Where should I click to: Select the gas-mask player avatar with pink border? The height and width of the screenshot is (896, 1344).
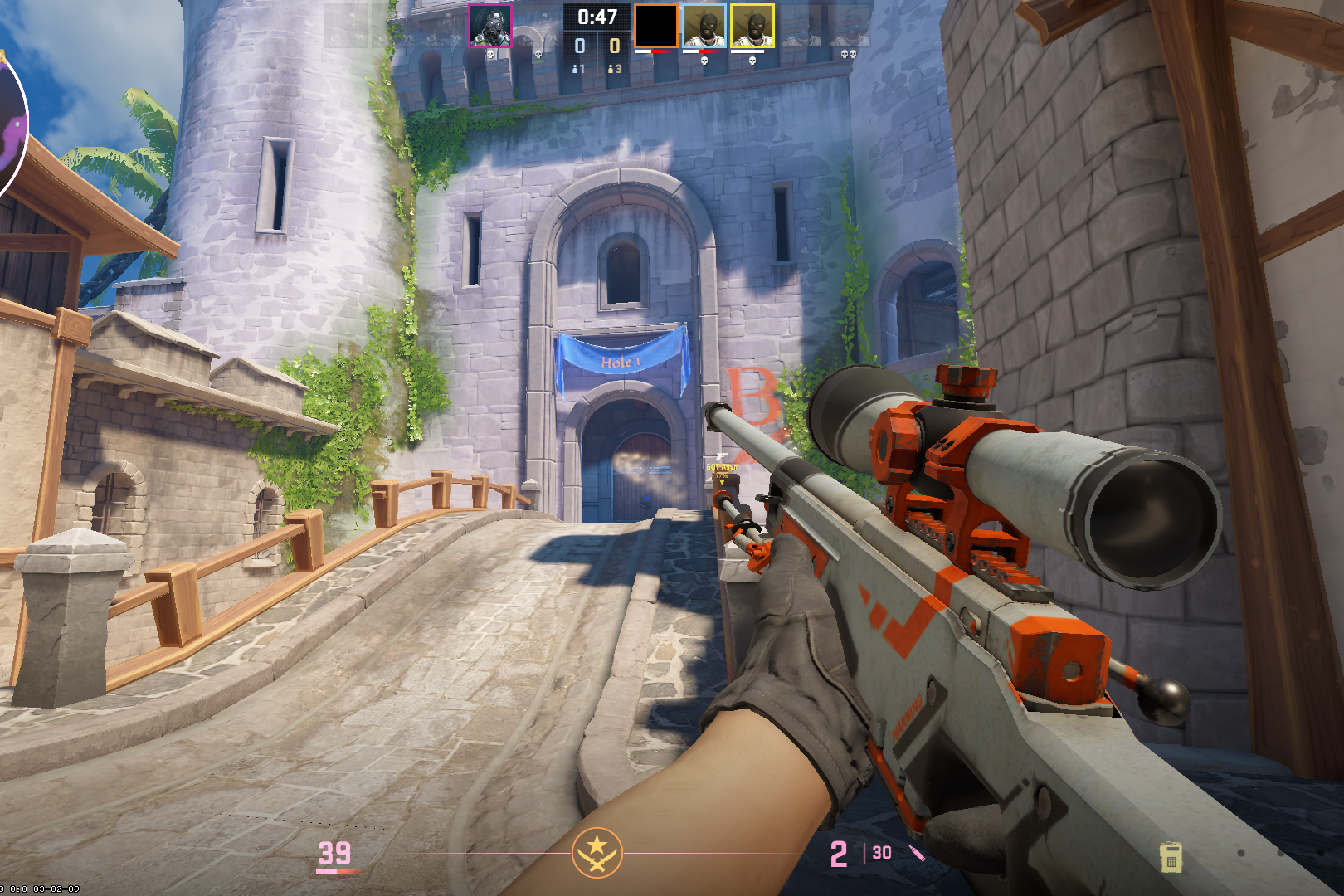coord(489,26)
